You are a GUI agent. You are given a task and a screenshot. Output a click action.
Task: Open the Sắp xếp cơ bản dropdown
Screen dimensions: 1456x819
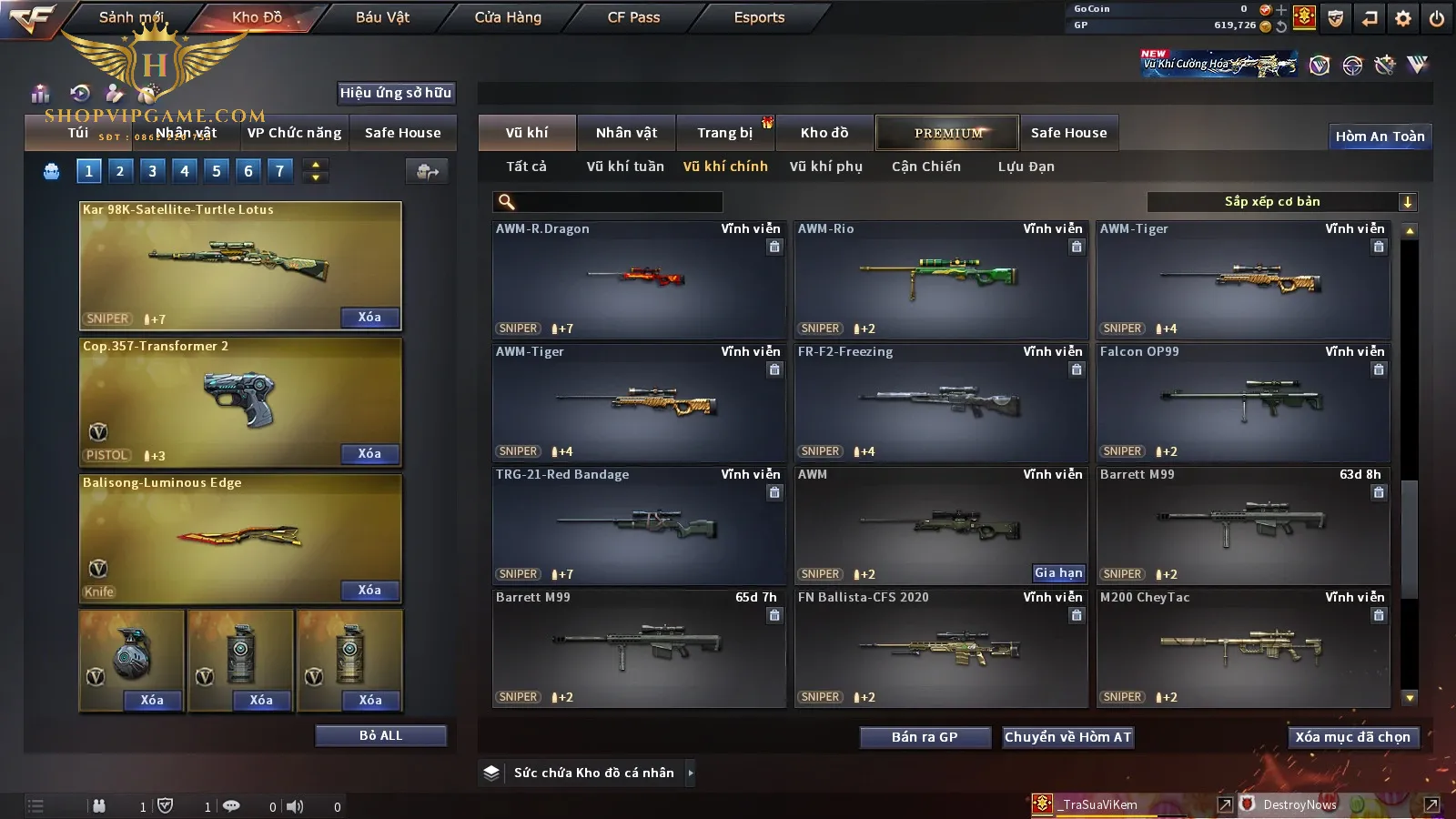click(x=1281, y=202)
